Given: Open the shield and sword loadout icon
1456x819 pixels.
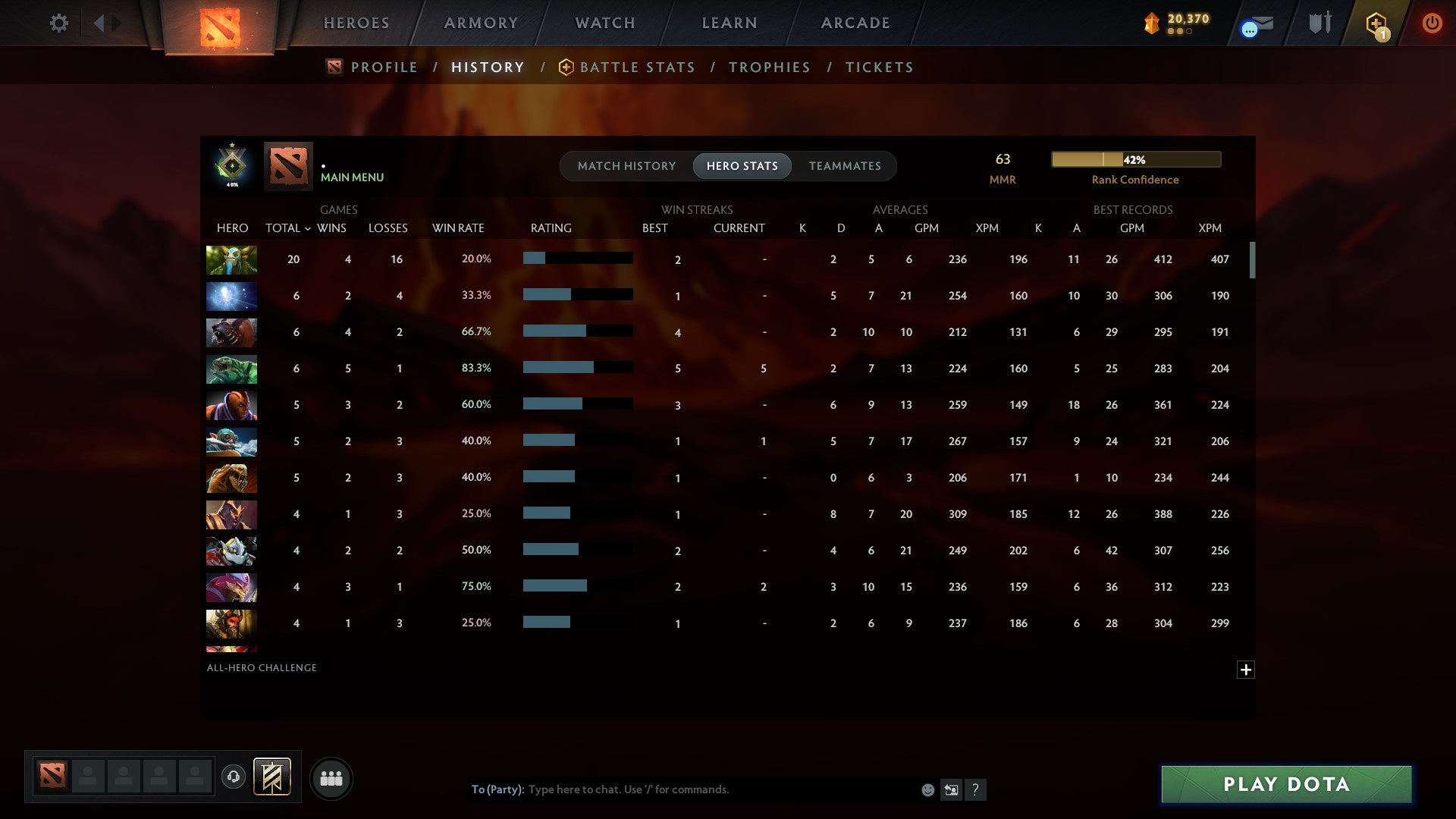Looking at the screenshot, I should point(1319,23).
